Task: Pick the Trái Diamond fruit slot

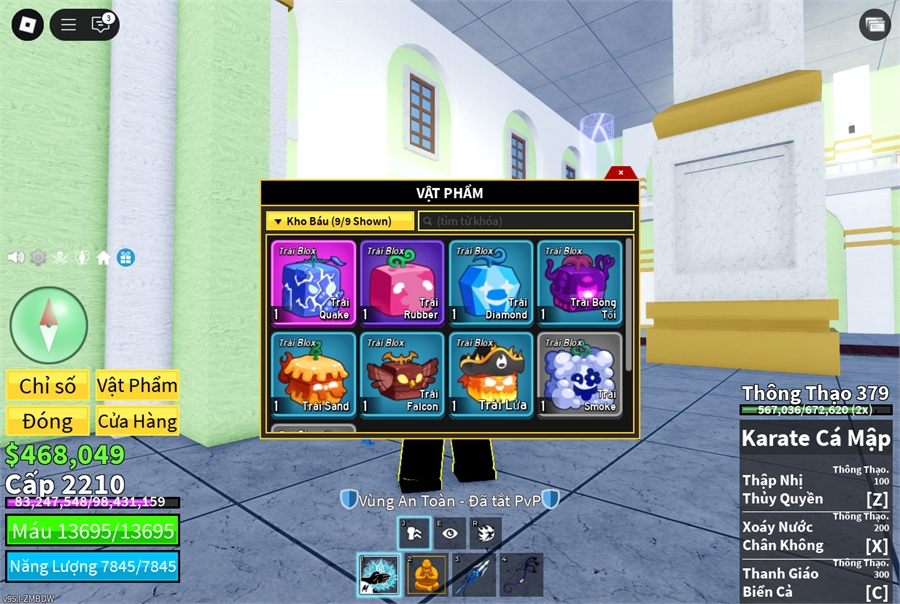Action: 490,282
